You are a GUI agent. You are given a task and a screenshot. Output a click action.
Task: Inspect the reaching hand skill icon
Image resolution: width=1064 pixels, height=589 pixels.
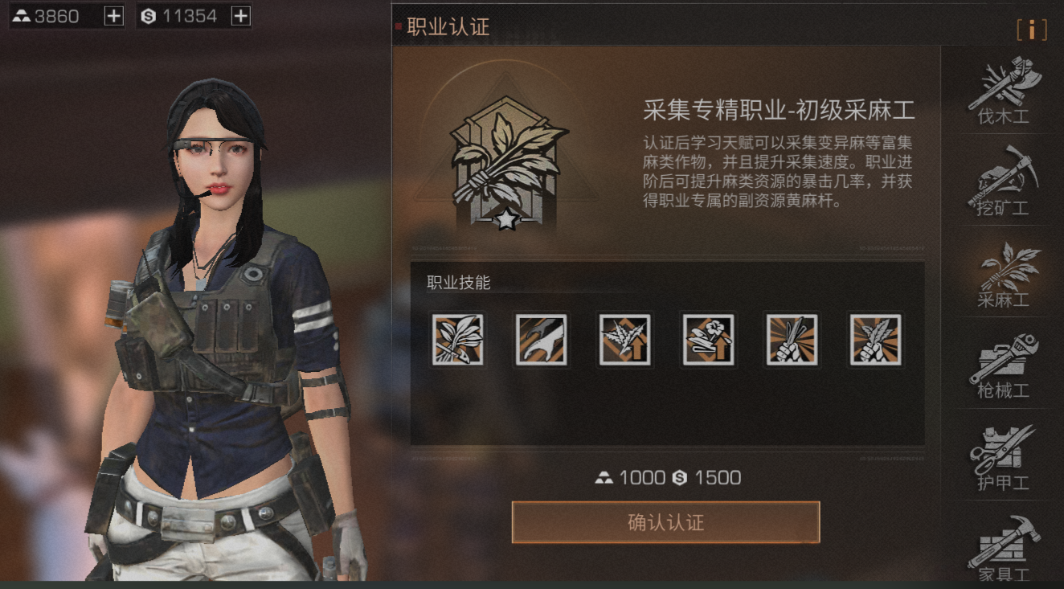pyautogui.click(x=541, y=339)
